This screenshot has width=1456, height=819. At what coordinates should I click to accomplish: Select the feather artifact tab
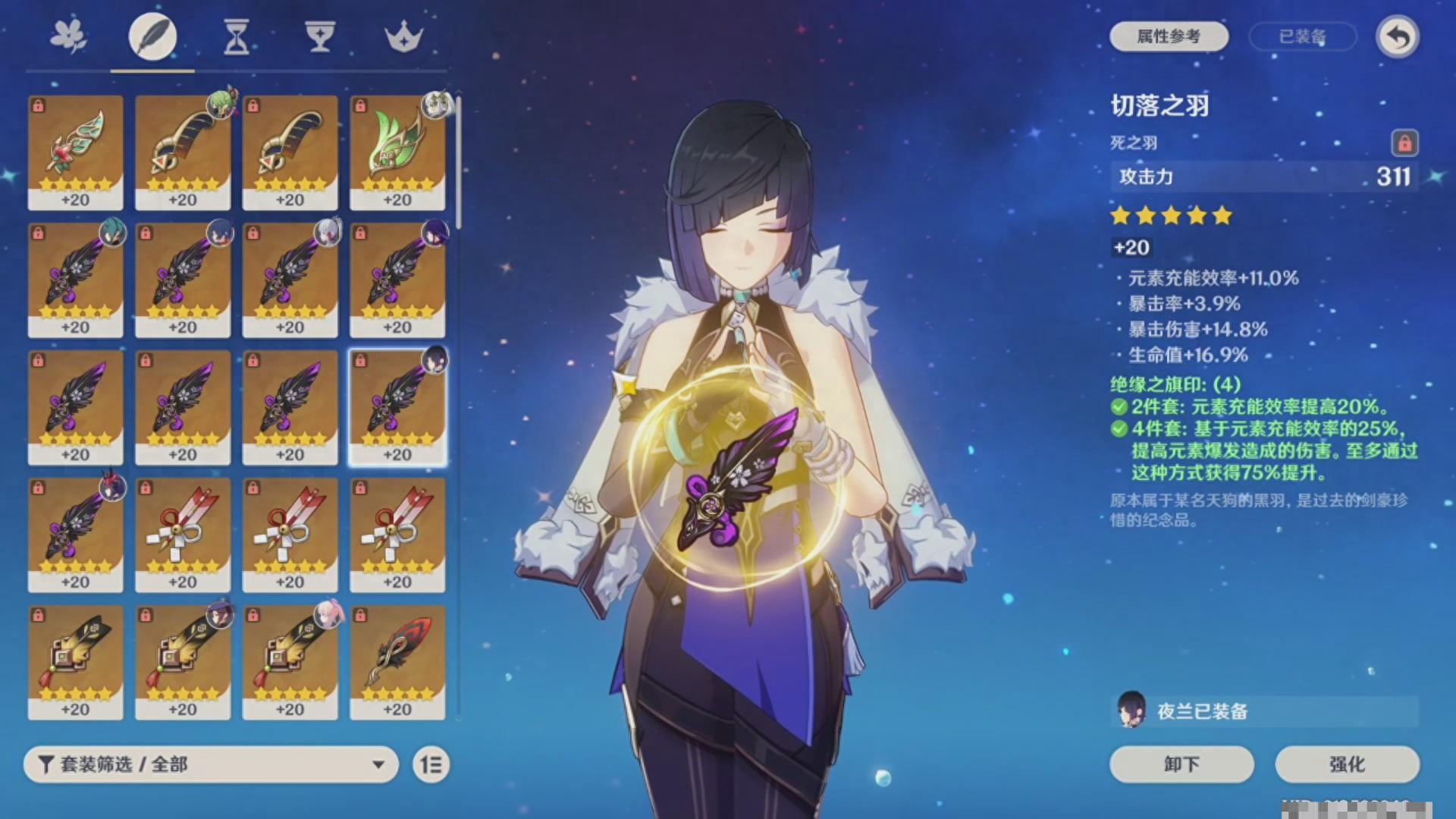(152, 36)
